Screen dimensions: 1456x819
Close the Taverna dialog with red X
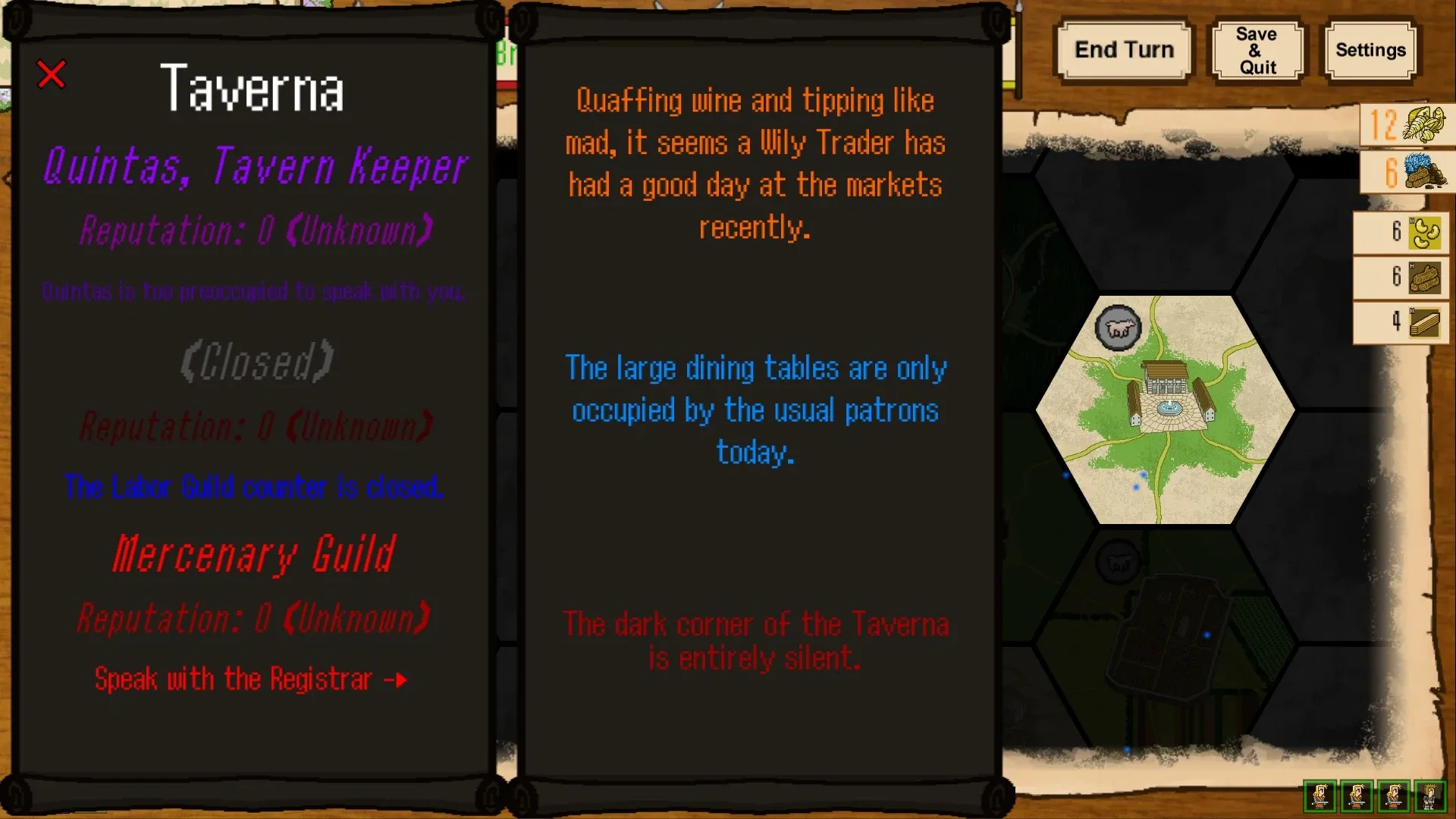click(51, 74)
